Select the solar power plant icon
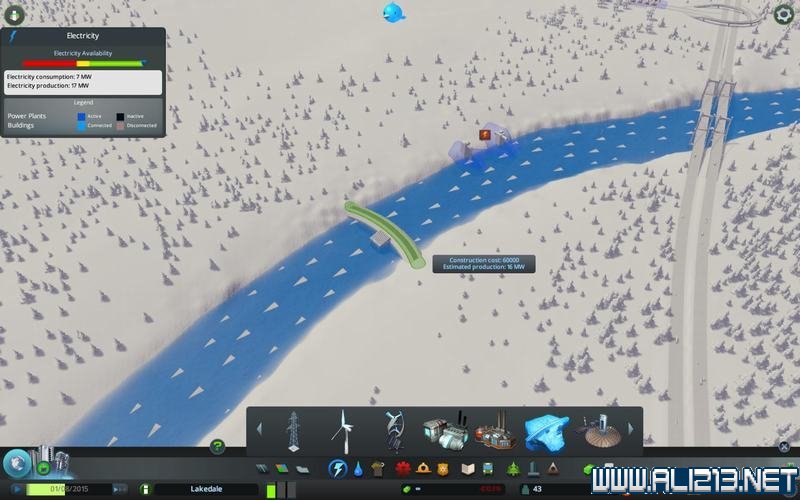Image resolution: width=800 pixels, height=500 pixels. tap(598, 432)
